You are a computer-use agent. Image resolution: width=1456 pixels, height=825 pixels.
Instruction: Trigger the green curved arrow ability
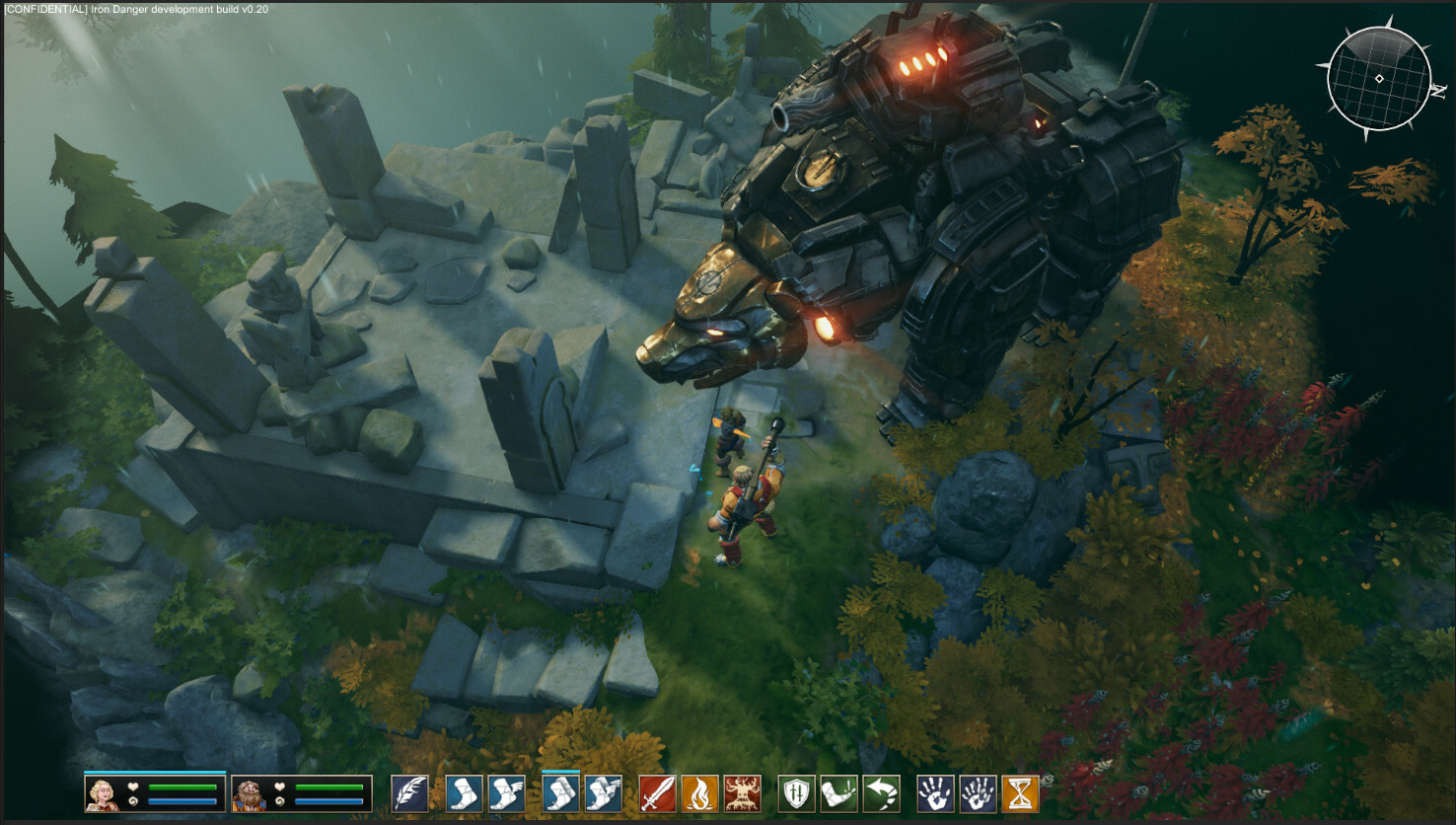point(881,793)
